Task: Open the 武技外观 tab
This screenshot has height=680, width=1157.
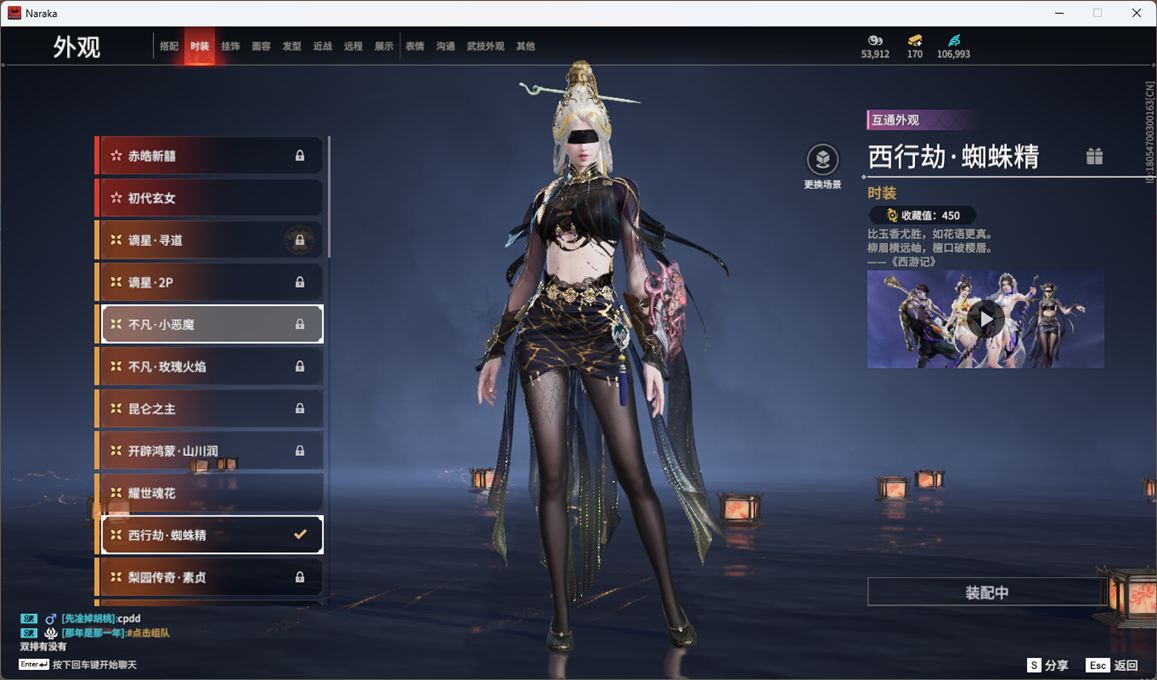Action: [485, 46]
